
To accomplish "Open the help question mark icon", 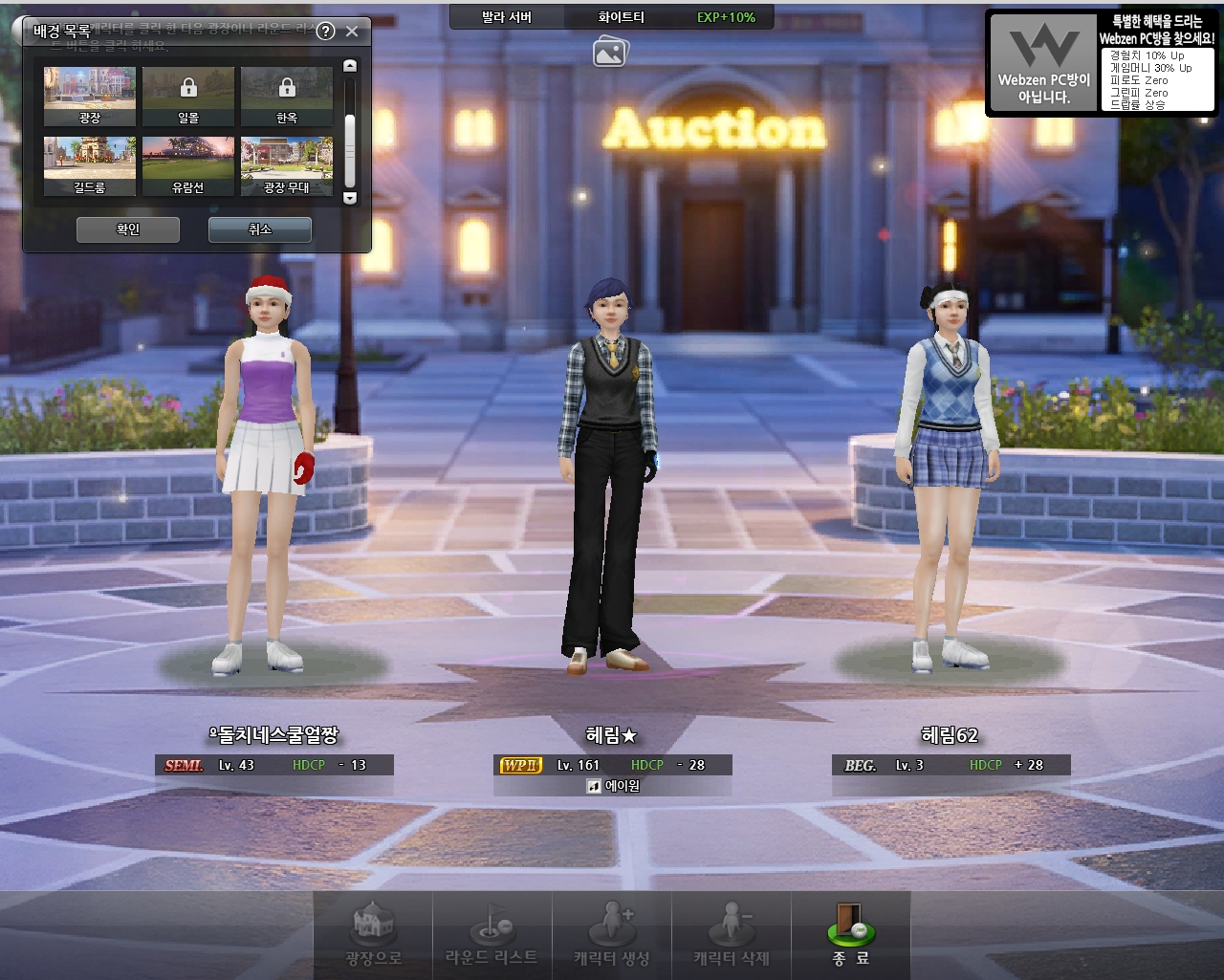I will pos(325,32).
